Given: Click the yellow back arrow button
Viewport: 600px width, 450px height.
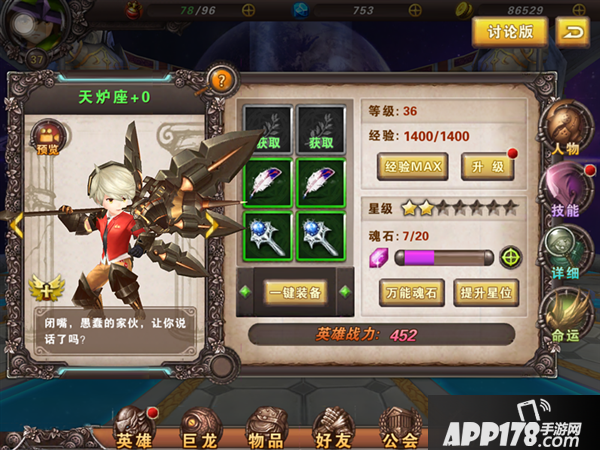Looking at the screenshot, I should [x=572, y=32].
